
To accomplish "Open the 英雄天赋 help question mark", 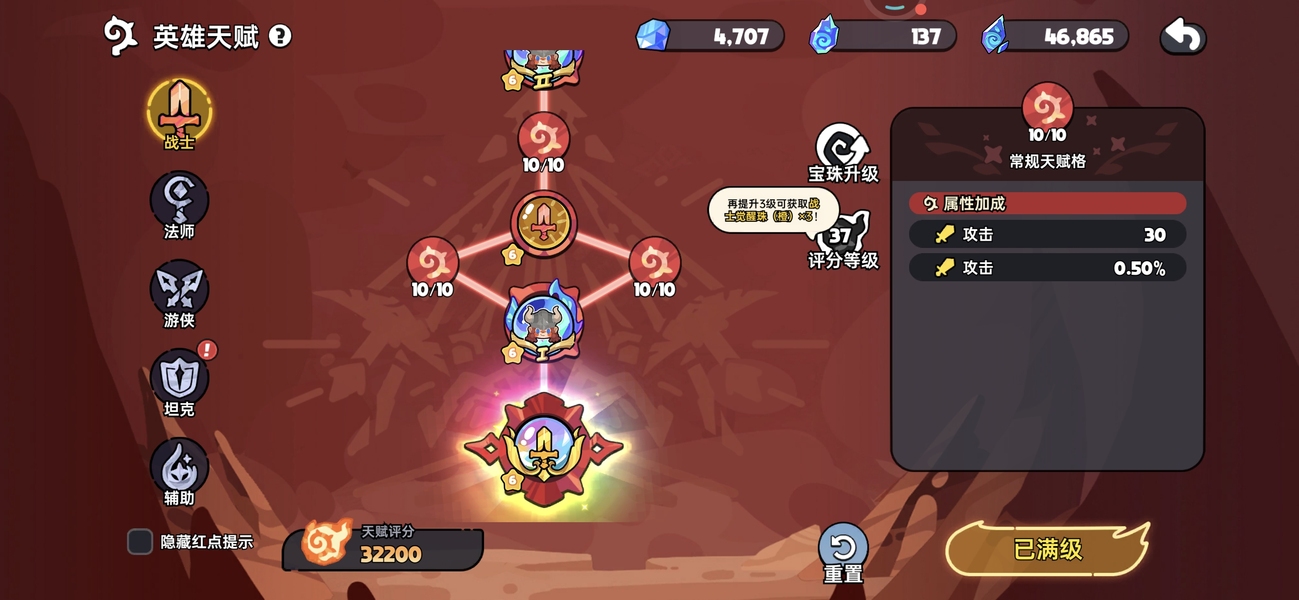I will (281, 37).
